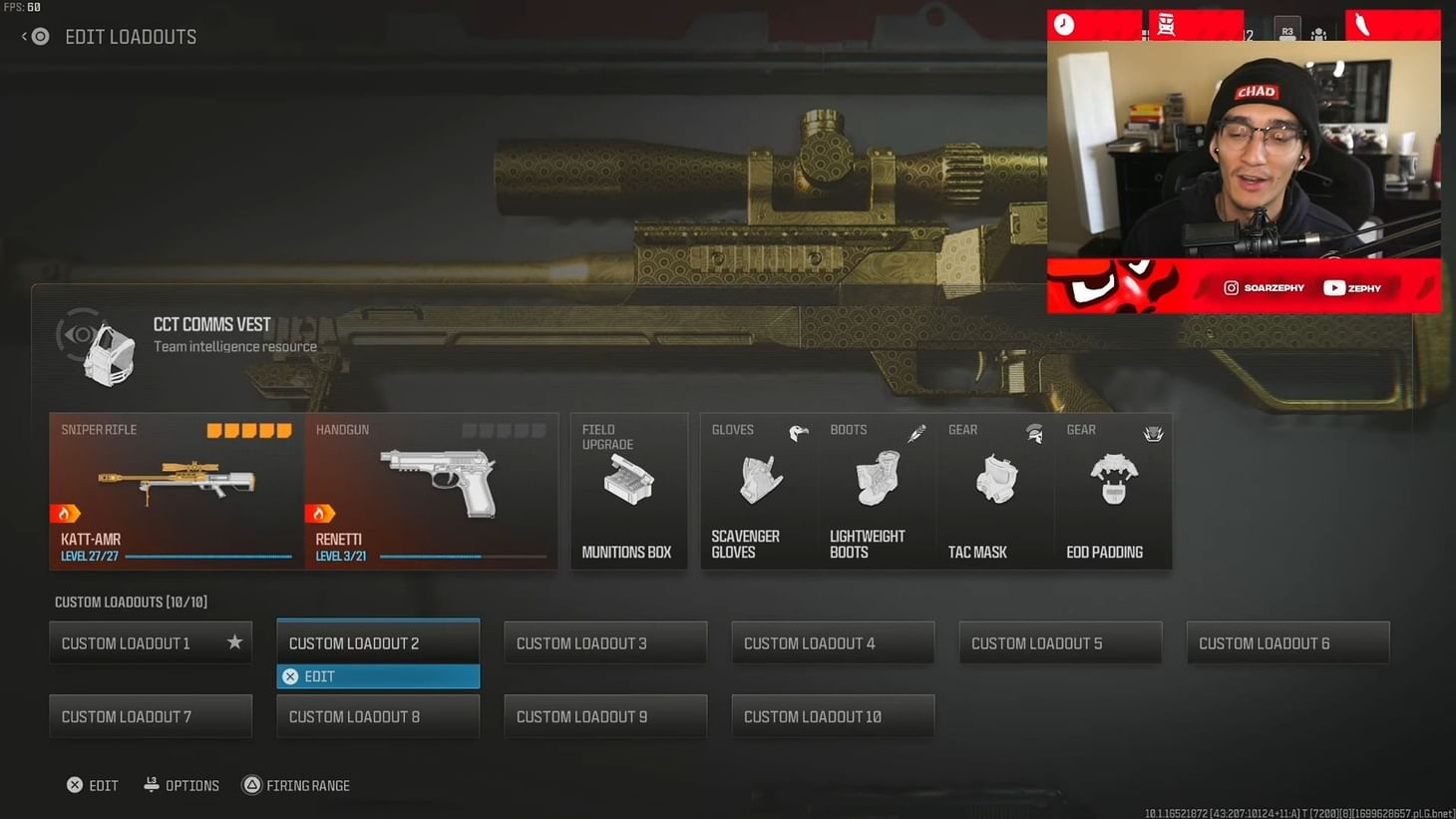
Task: Open the Firing Range
Action: click(x=295, y=785)
